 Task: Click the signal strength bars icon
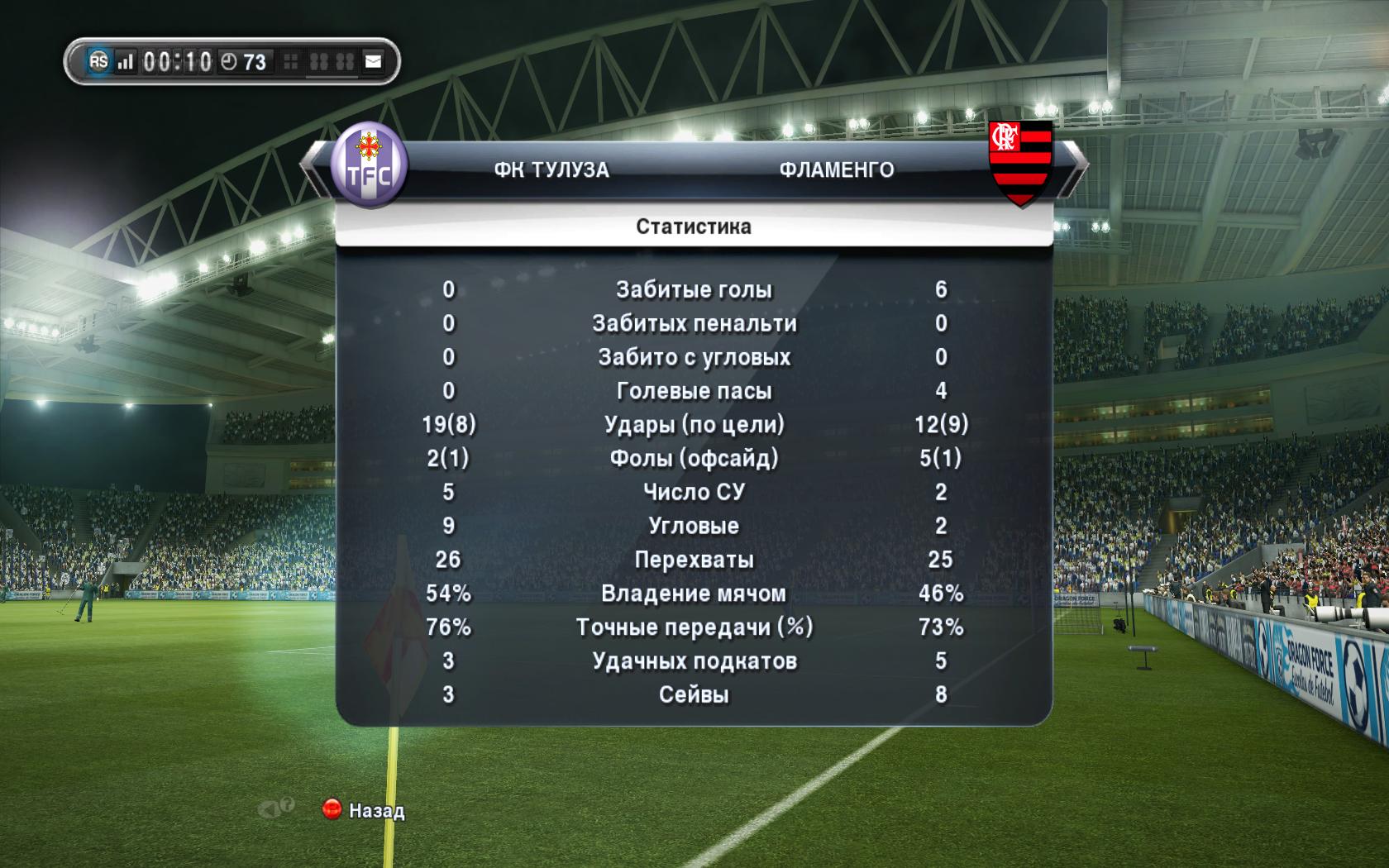(125, 62)
